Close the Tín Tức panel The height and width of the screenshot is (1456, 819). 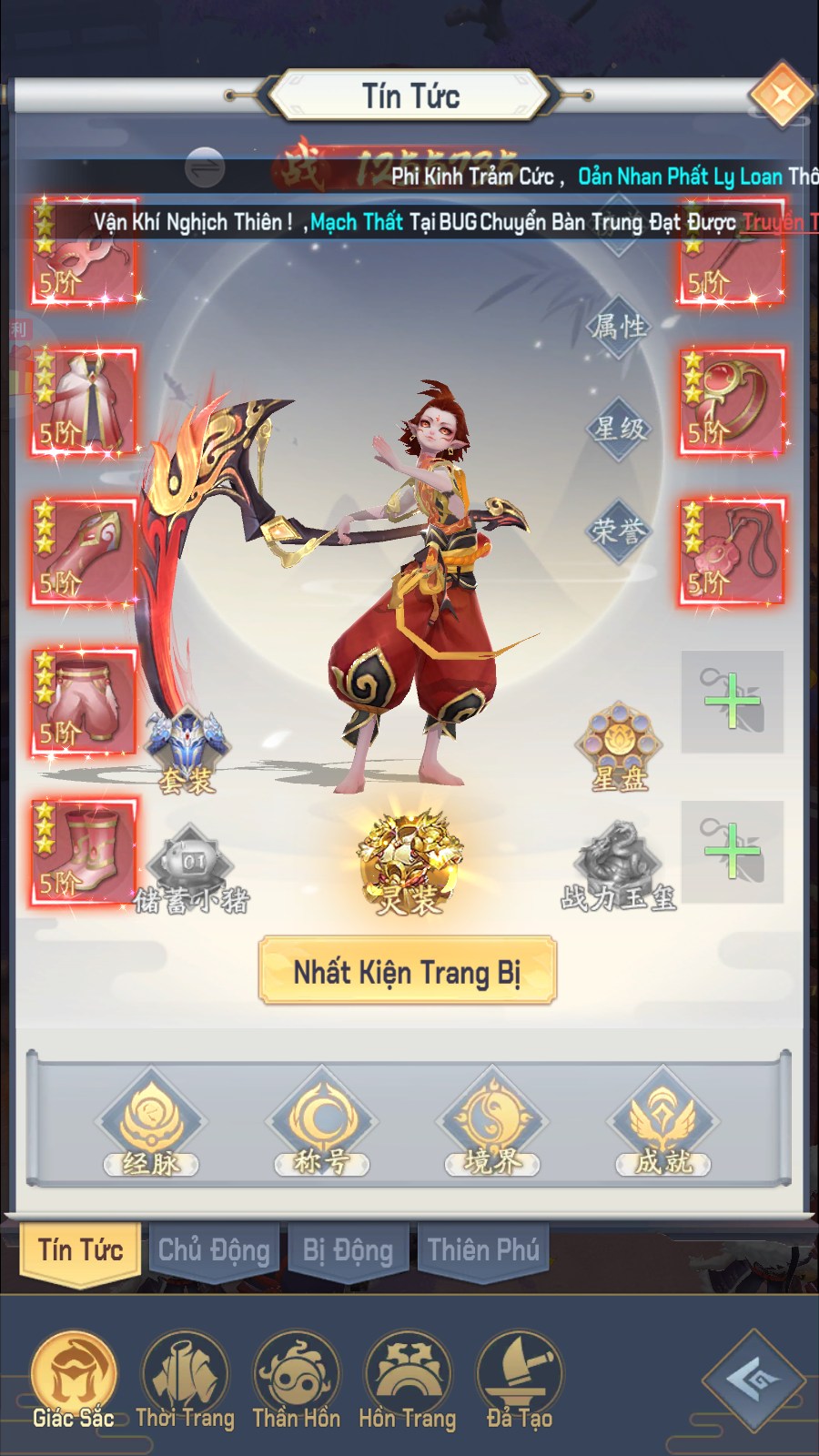781,95
